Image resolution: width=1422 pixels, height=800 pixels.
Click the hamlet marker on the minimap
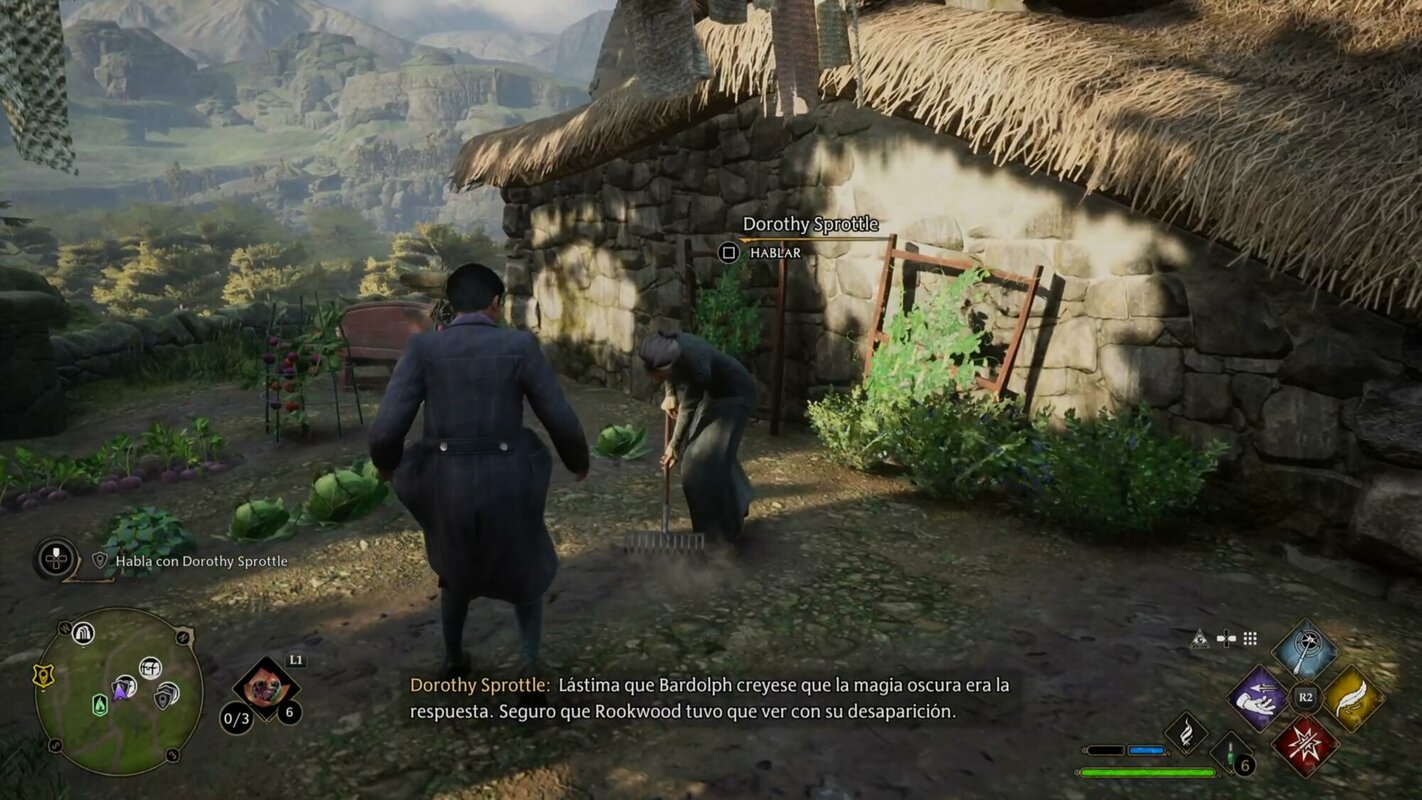(150, 669)
